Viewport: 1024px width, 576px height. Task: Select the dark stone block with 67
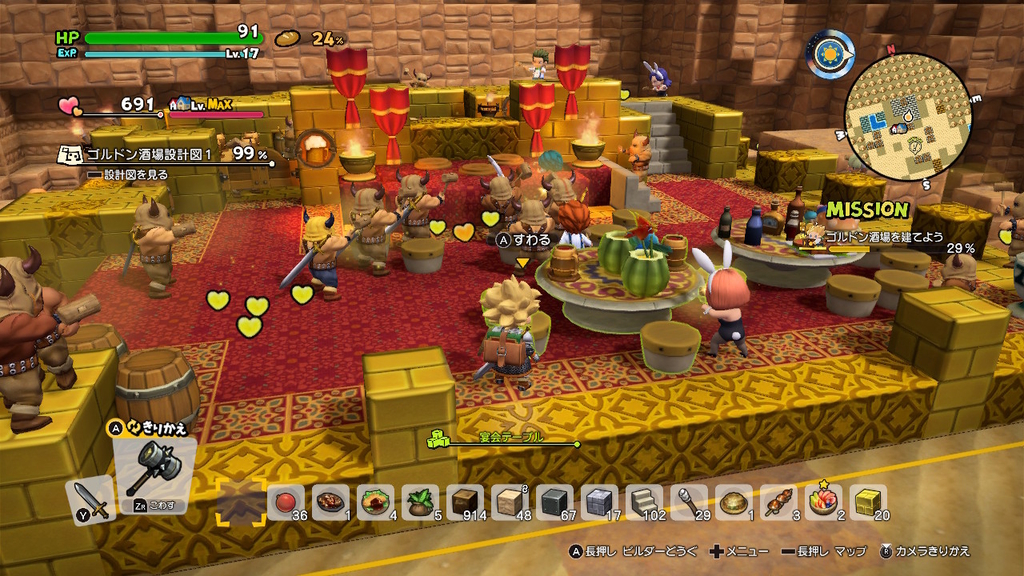(555, 501)
